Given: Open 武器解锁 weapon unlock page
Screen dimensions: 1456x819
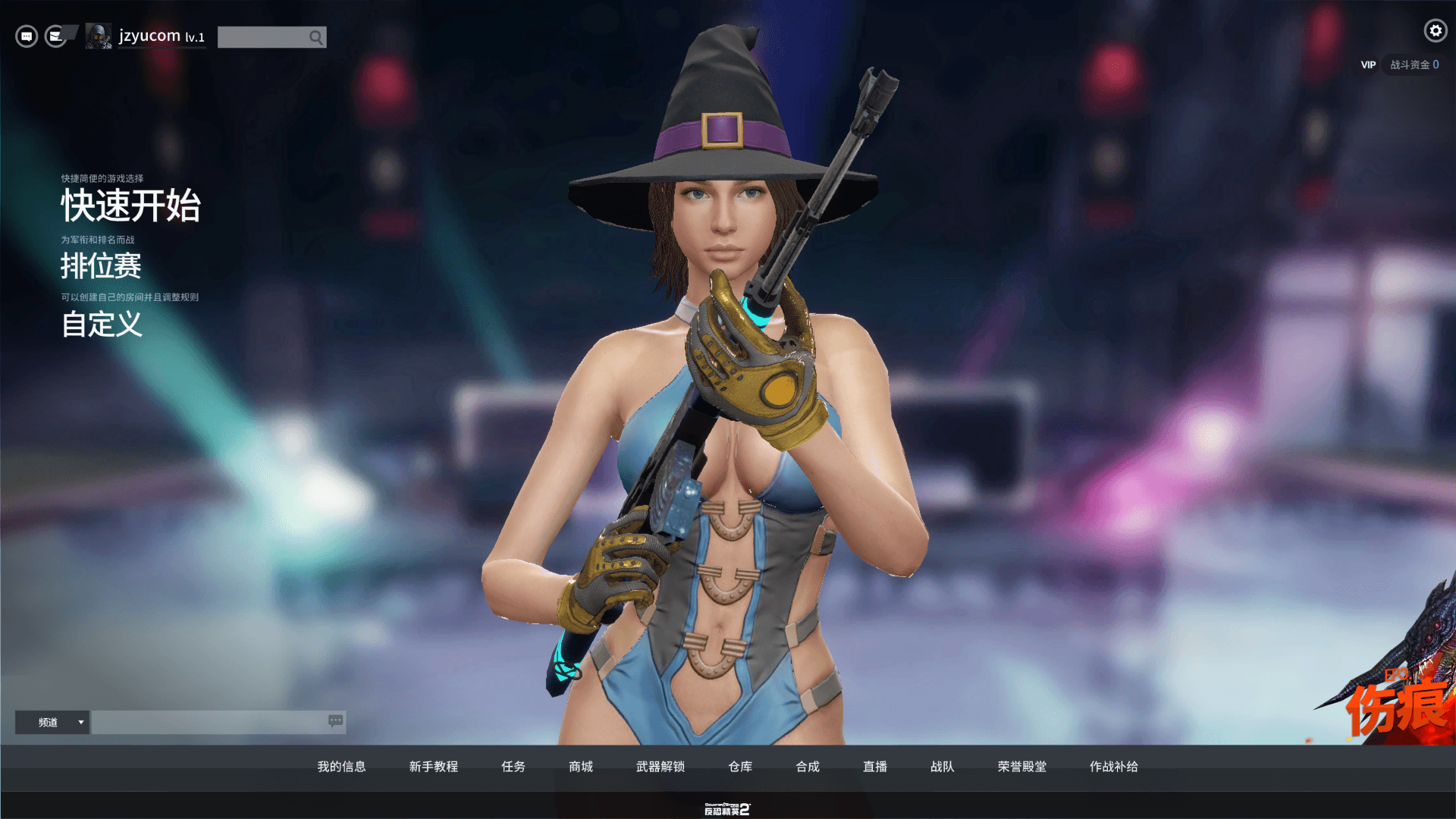Looking at the screenshot, I should click(661, 767).
